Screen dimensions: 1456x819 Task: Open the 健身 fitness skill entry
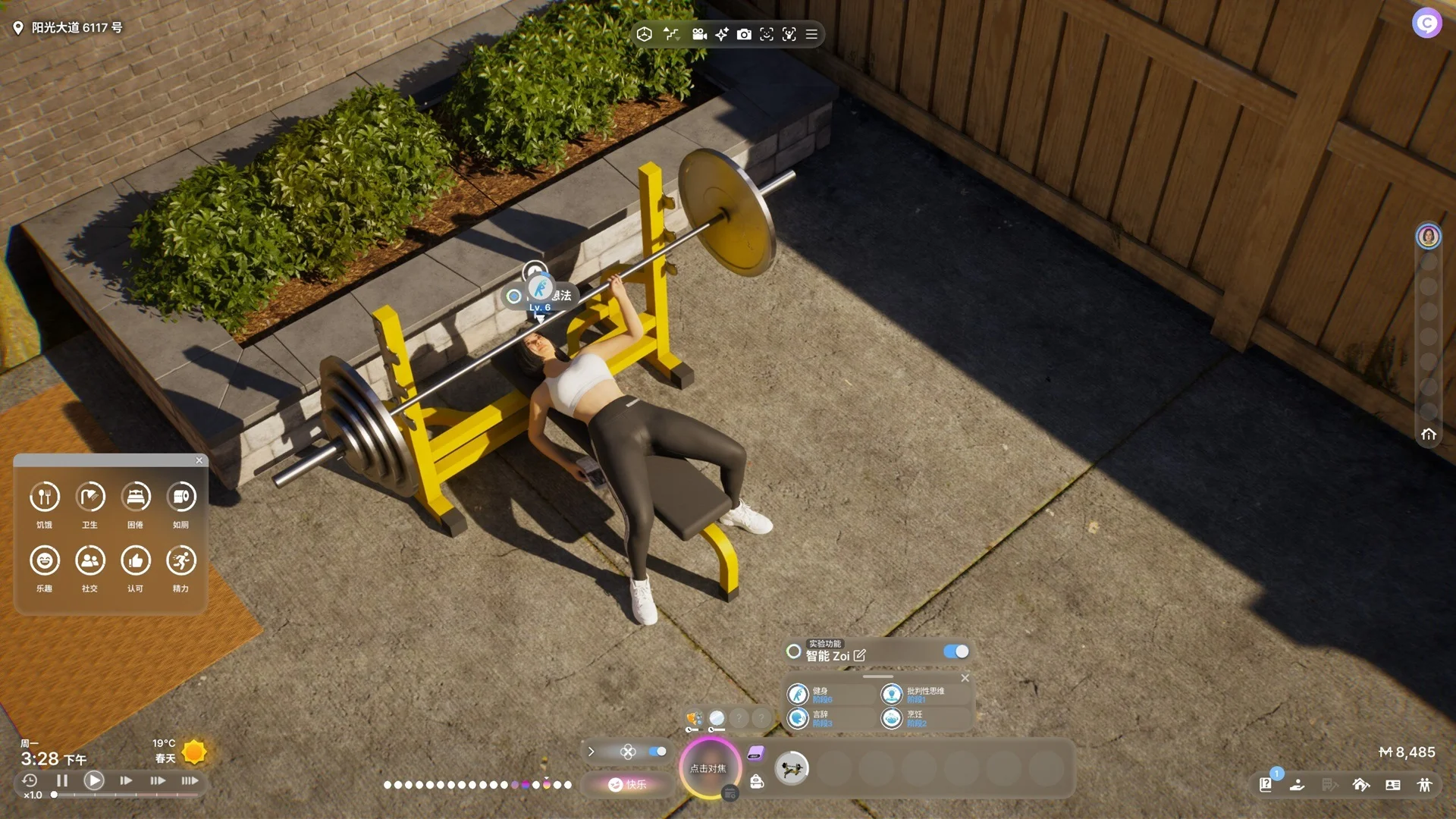point(798,694)
